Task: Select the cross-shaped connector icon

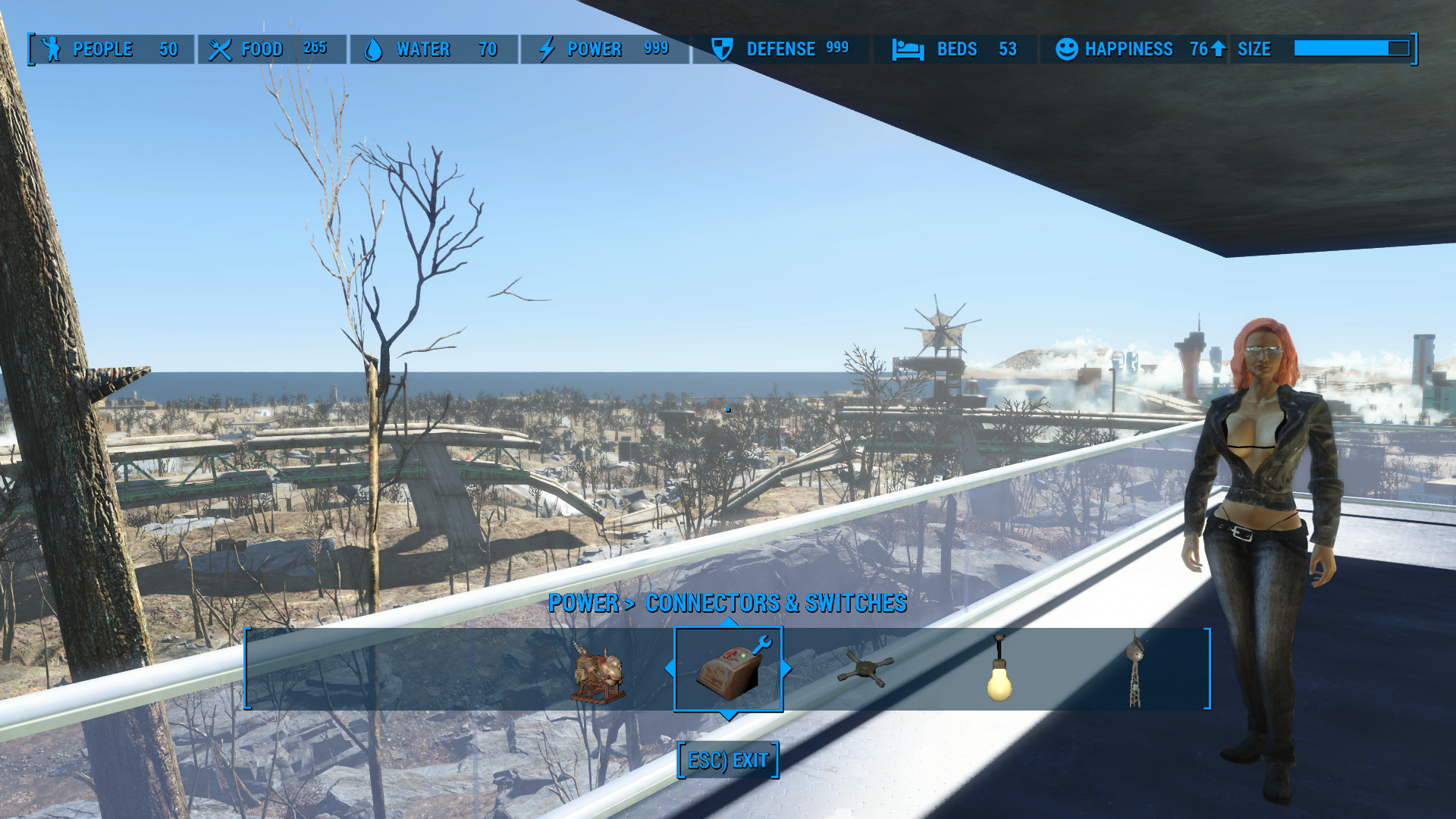Action: 865,669
